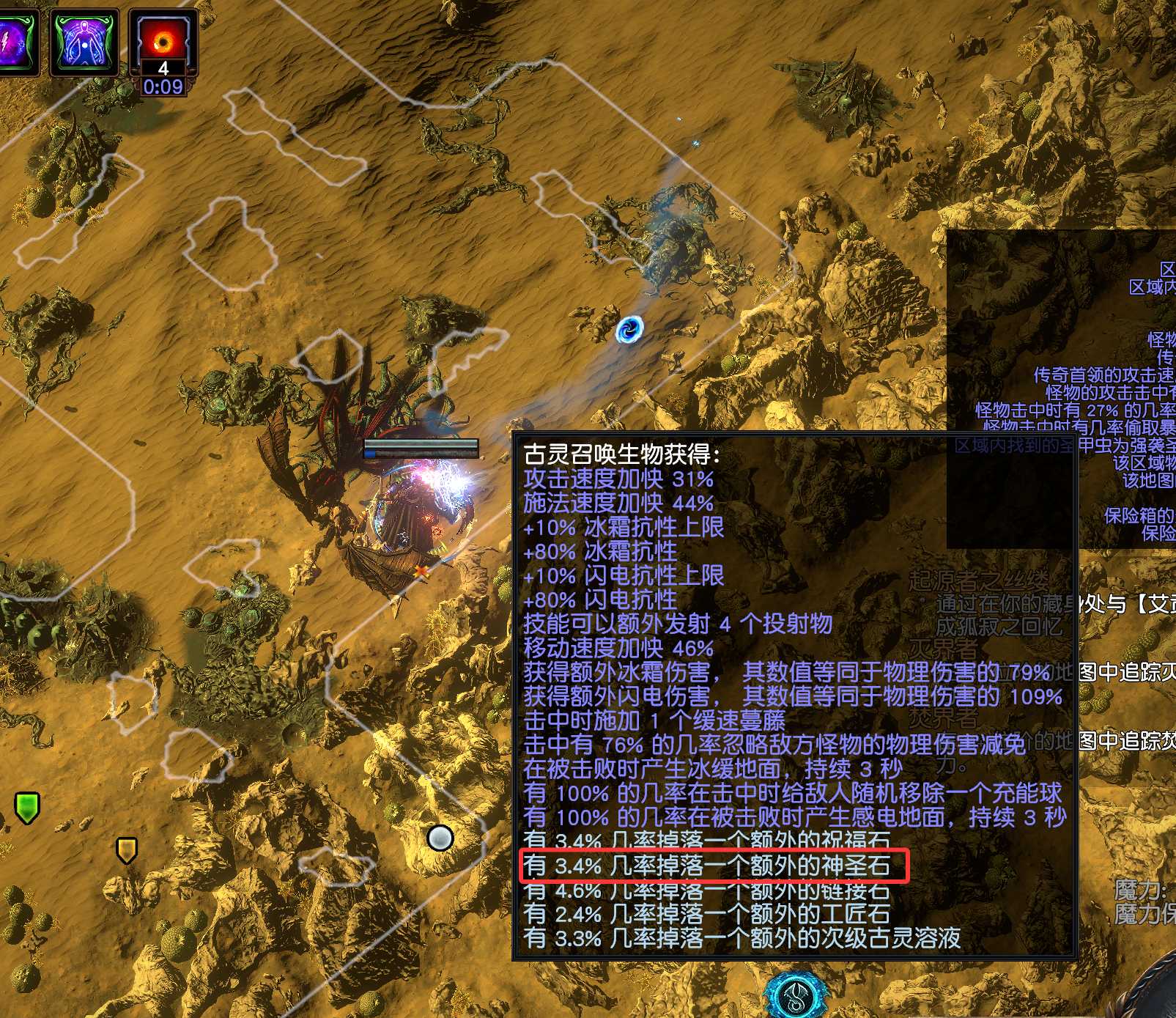Click the blue swirling portal map marker
The image size is (1176, 1018).
pos(629,330)
